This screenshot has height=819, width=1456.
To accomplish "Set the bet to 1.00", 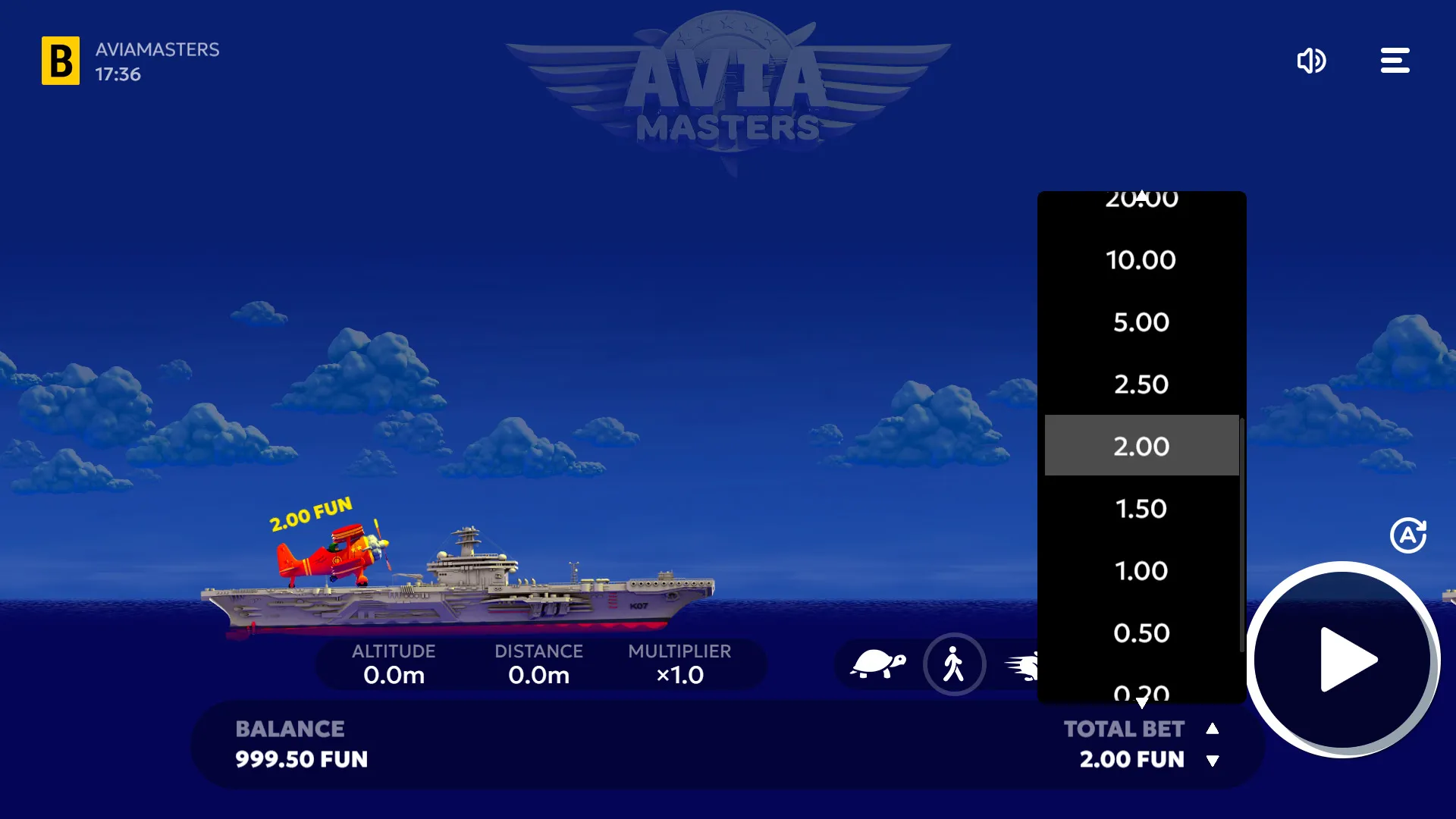I will pyautogui.click(x=1141, y=571).
